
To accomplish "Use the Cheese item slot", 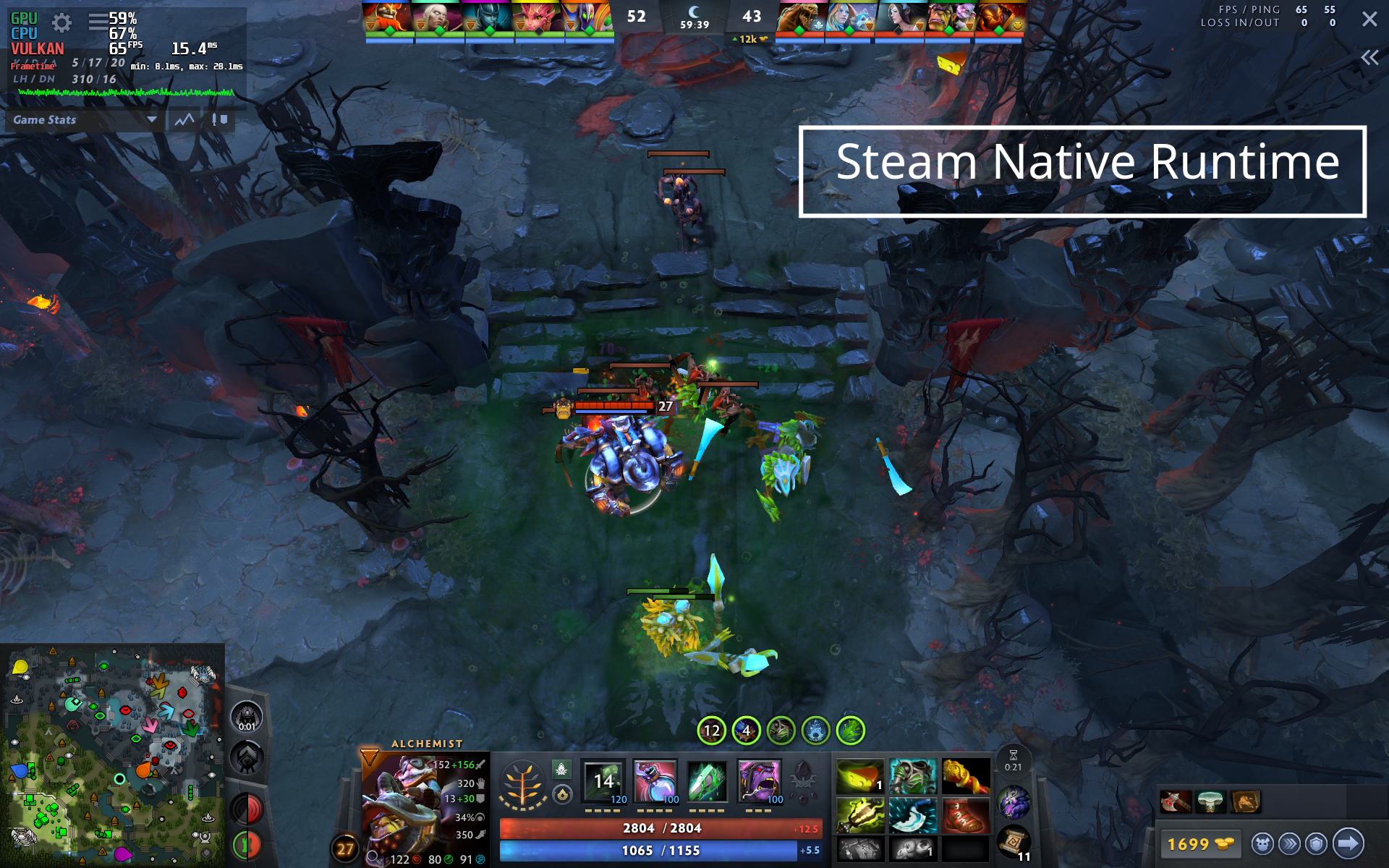I will (x=860, y=776).
